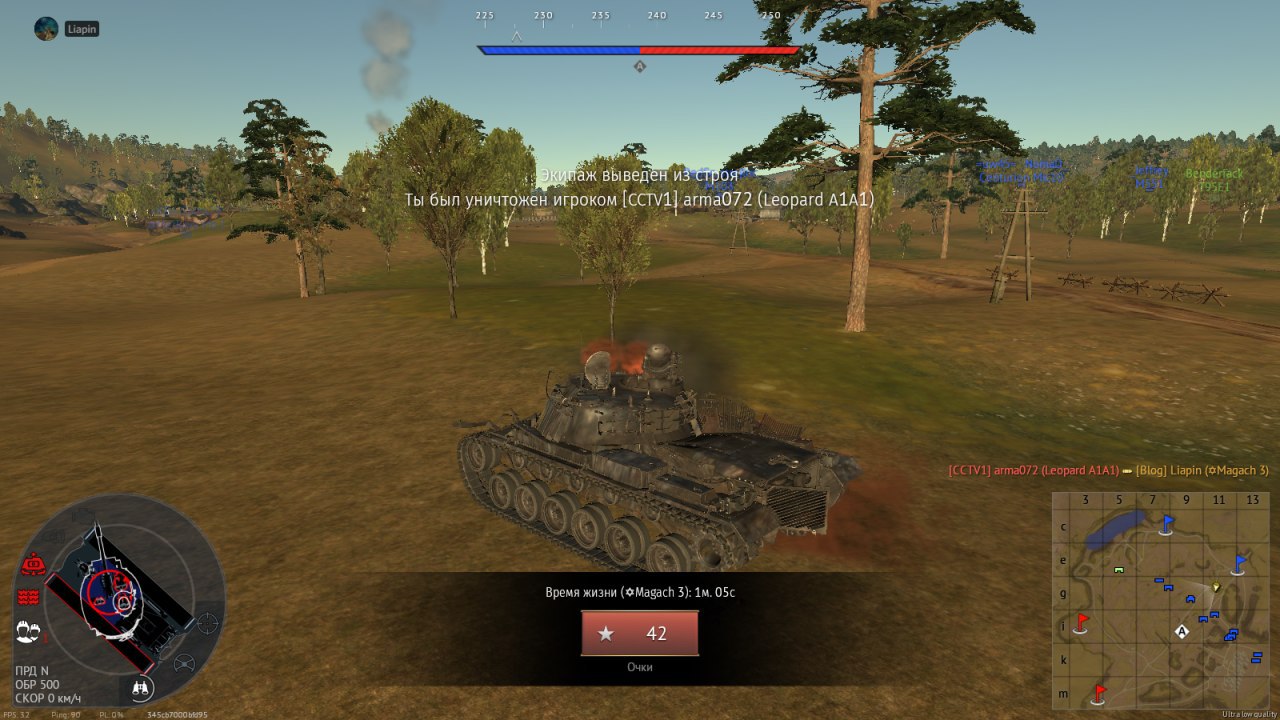Select the gunner crosshair icon
Viewport: 1280px width, 720px height.
(207, 624)
